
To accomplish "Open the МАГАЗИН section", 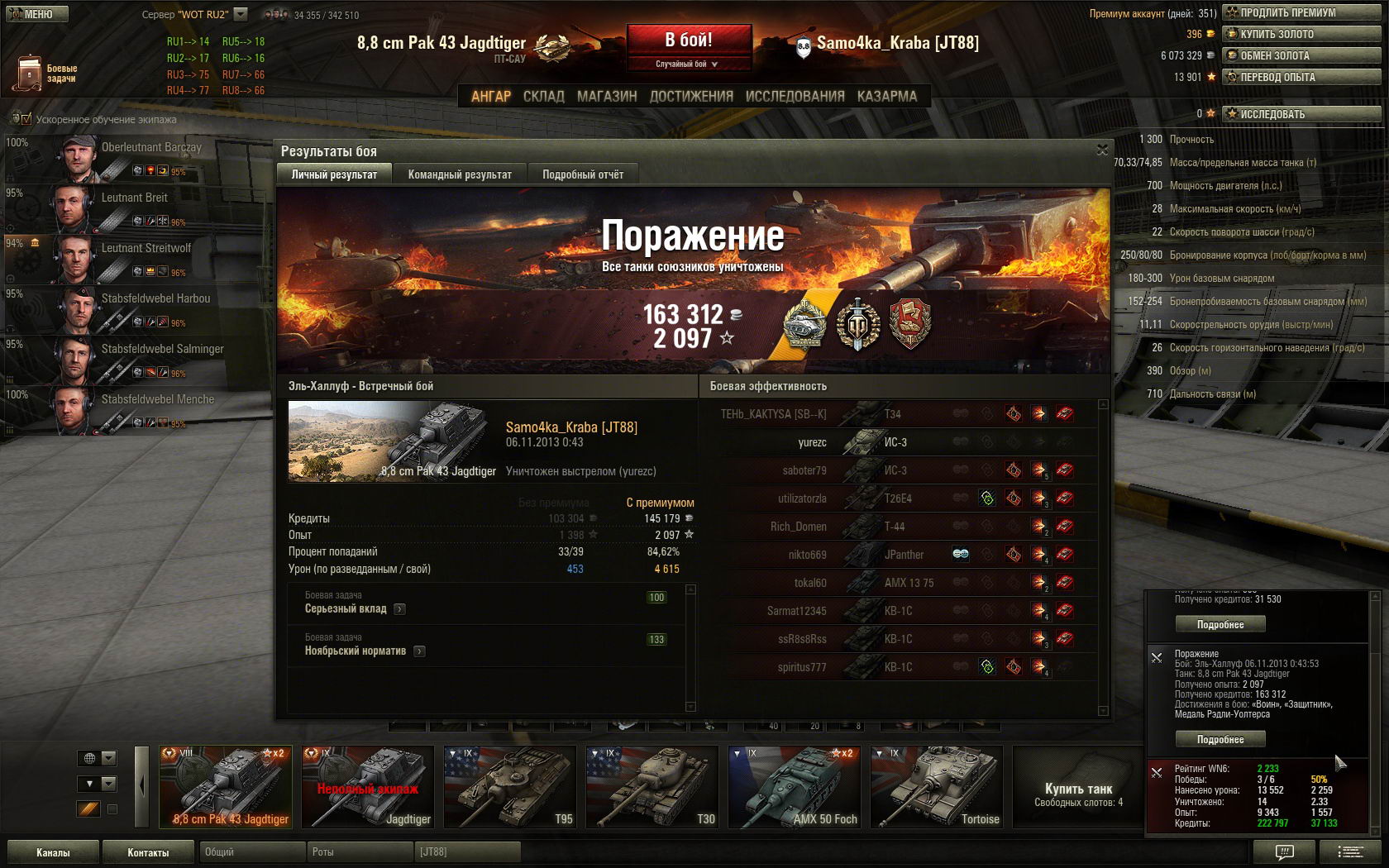I will 607,96.
